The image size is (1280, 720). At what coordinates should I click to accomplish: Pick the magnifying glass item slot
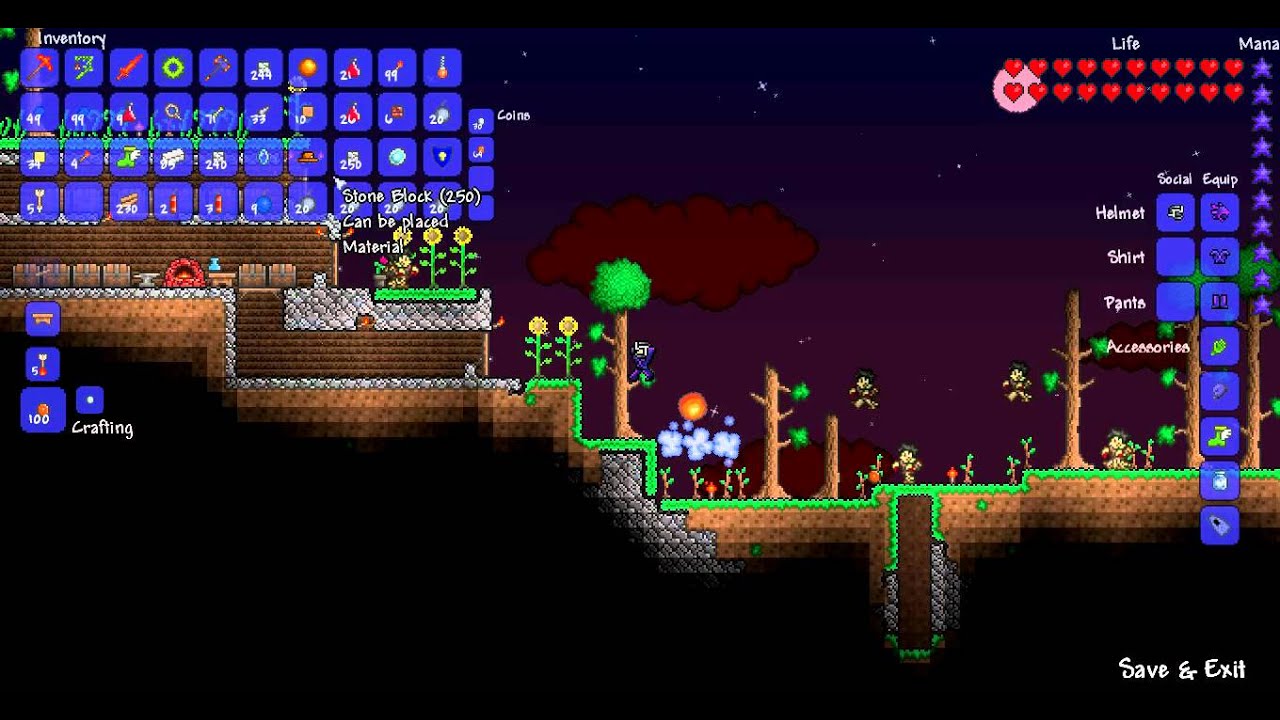(173, 113)
